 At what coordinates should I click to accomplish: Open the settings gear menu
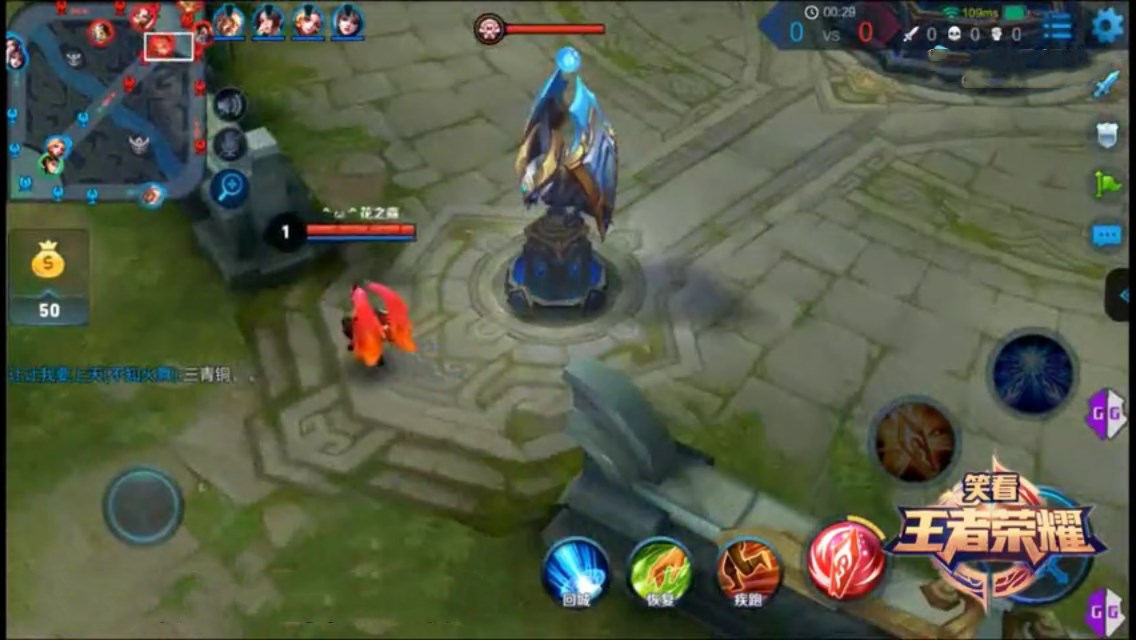point(1107,26)
